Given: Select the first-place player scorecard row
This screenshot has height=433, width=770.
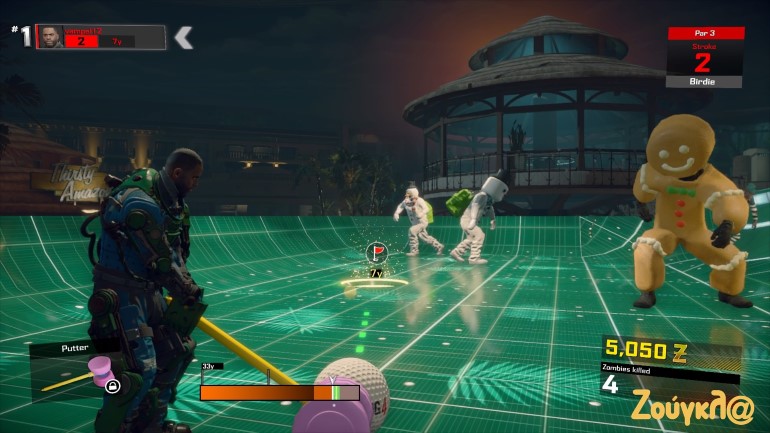Looking at the screenshot, I should [100, 37].
